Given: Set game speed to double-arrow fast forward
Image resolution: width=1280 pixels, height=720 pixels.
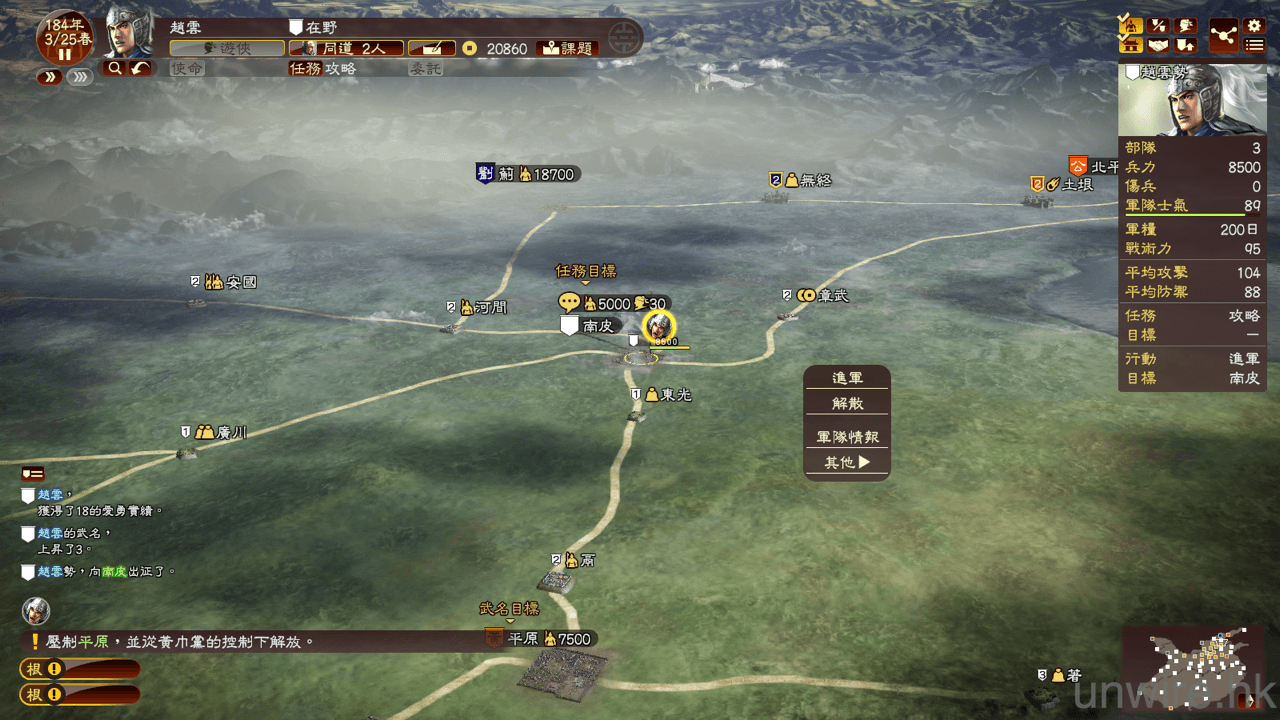Looking at the screenshot, I should coord(49,77).
